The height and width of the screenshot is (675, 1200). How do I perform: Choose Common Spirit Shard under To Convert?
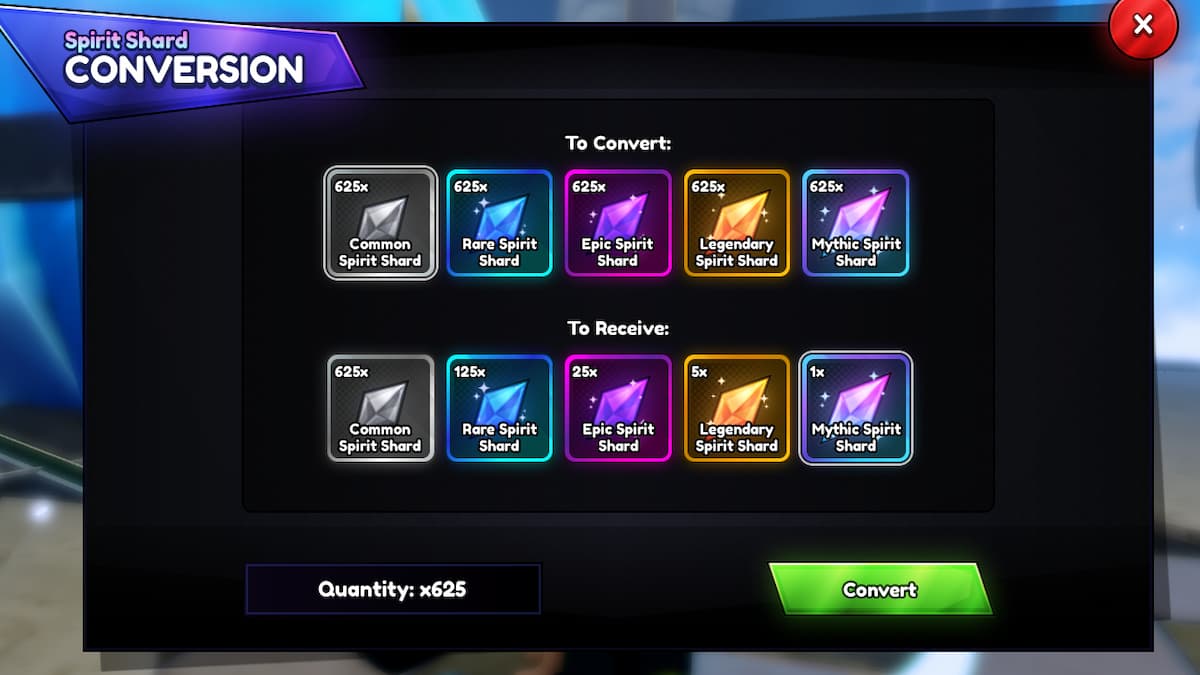point(380,223)
